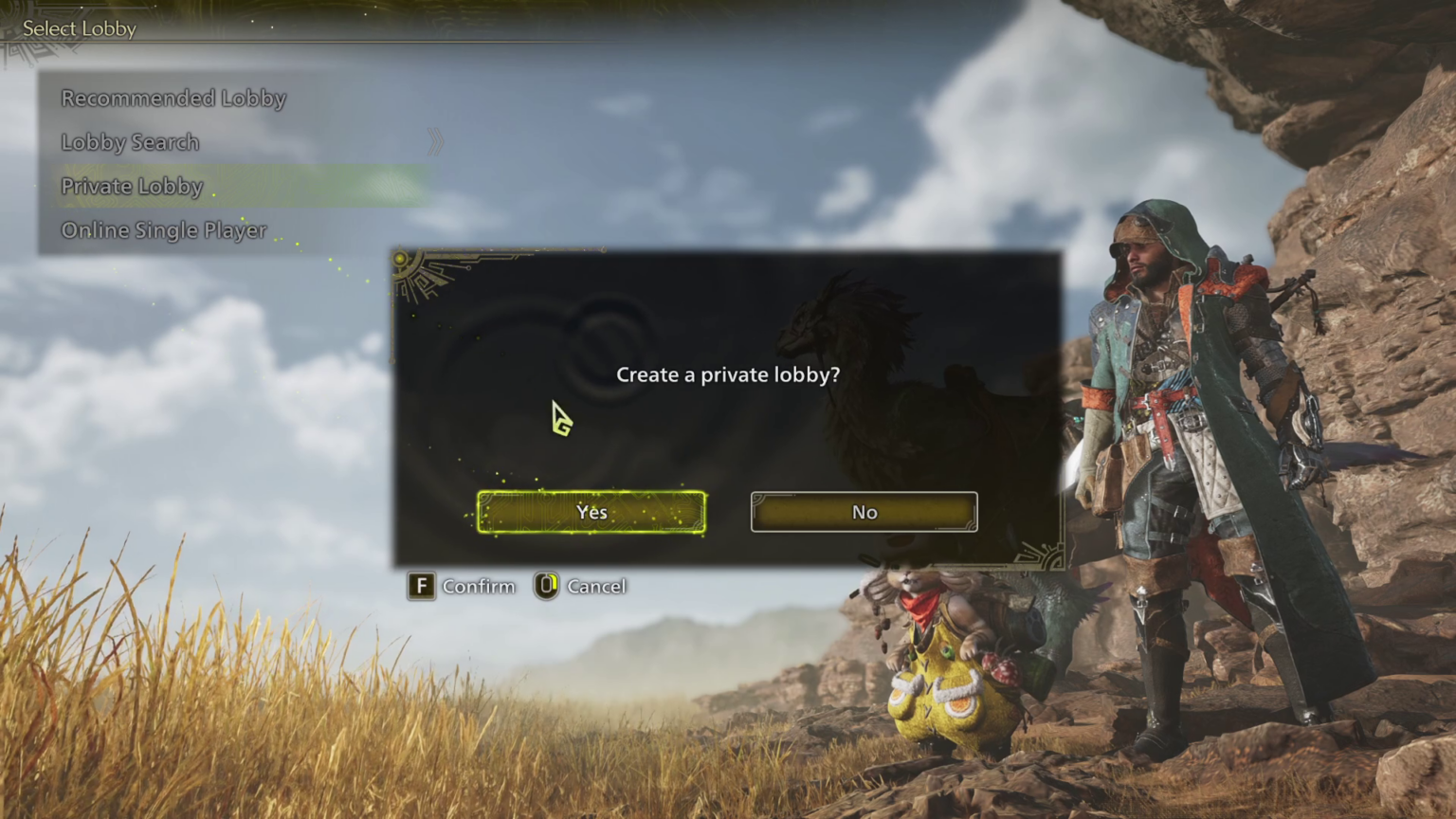
Task: Click the Create a private lobby prompt text
Action: (x=728, y=374)
